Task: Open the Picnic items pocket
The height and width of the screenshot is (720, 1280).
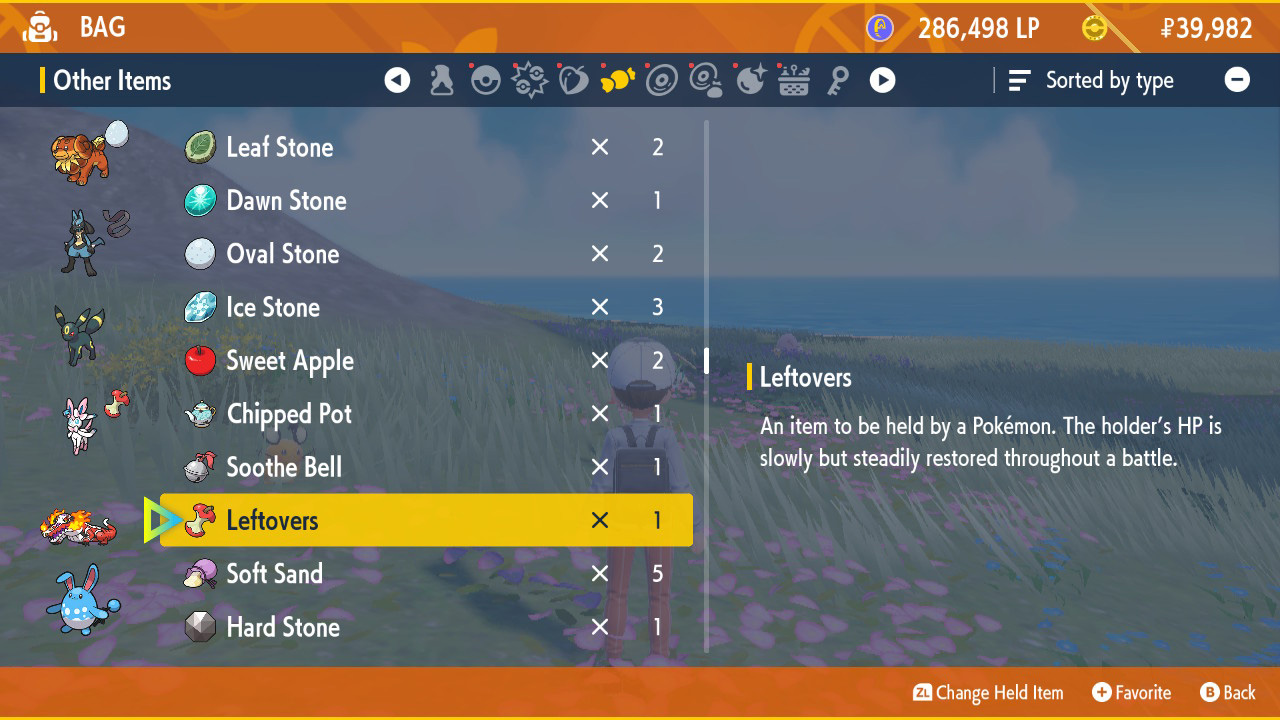Action: pos(793,80)
